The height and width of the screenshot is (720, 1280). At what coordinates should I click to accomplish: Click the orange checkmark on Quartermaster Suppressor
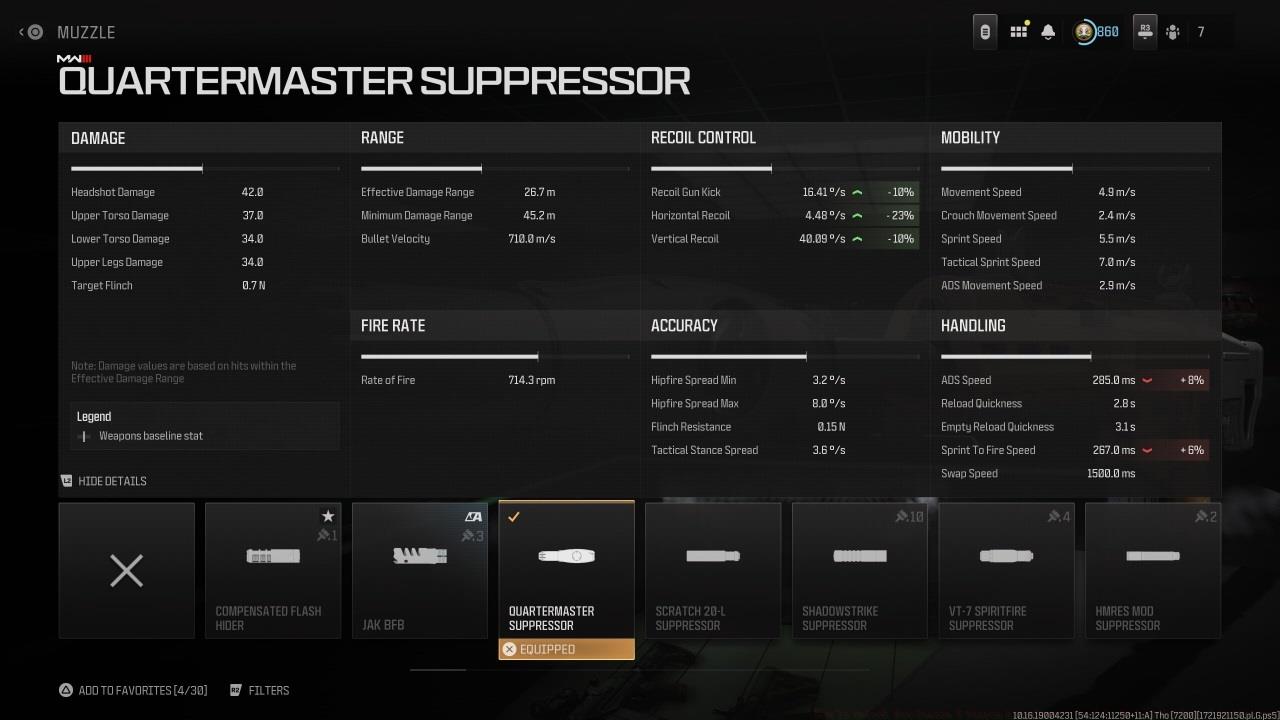tap(514, 517)
